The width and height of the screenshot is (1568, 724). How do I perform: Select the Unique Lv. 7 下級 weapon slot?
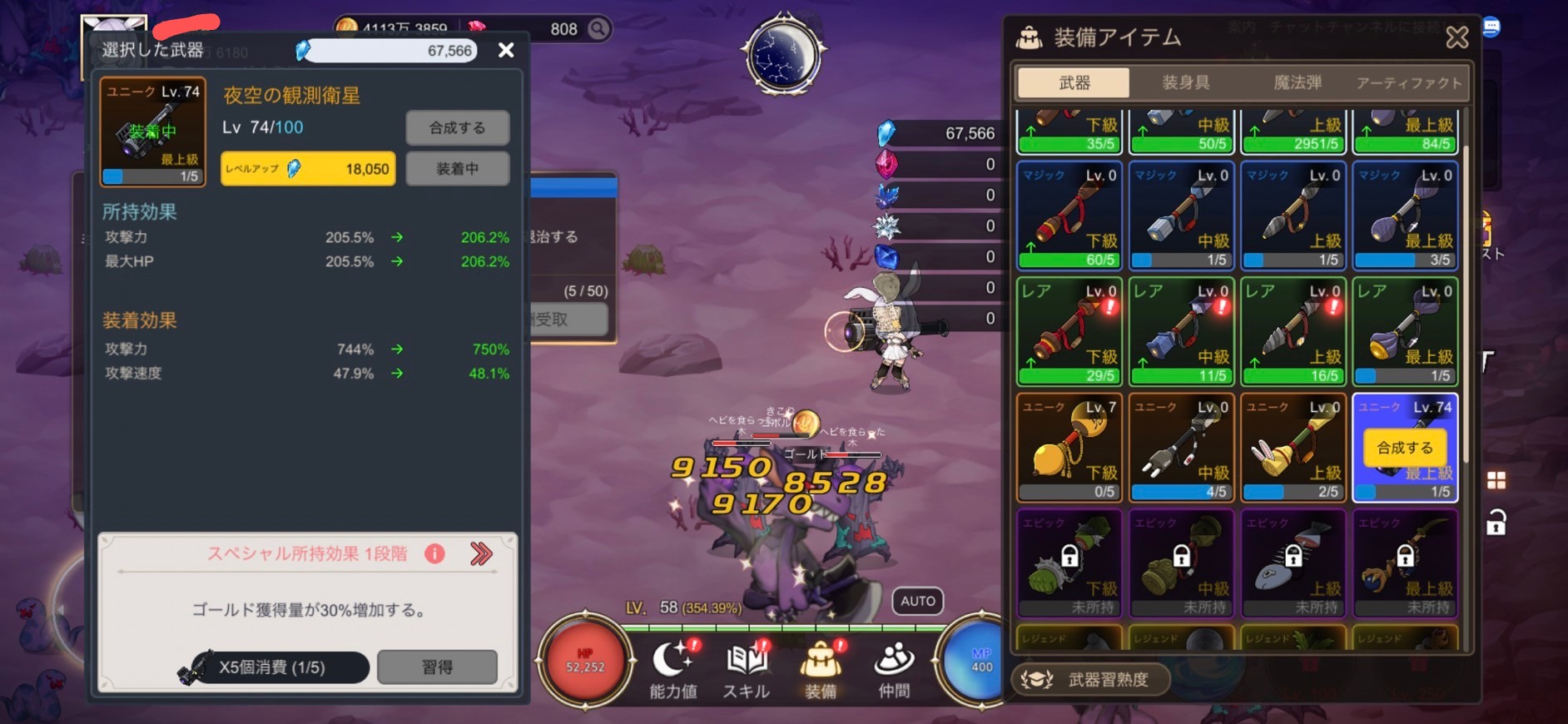pos(1069,447)
